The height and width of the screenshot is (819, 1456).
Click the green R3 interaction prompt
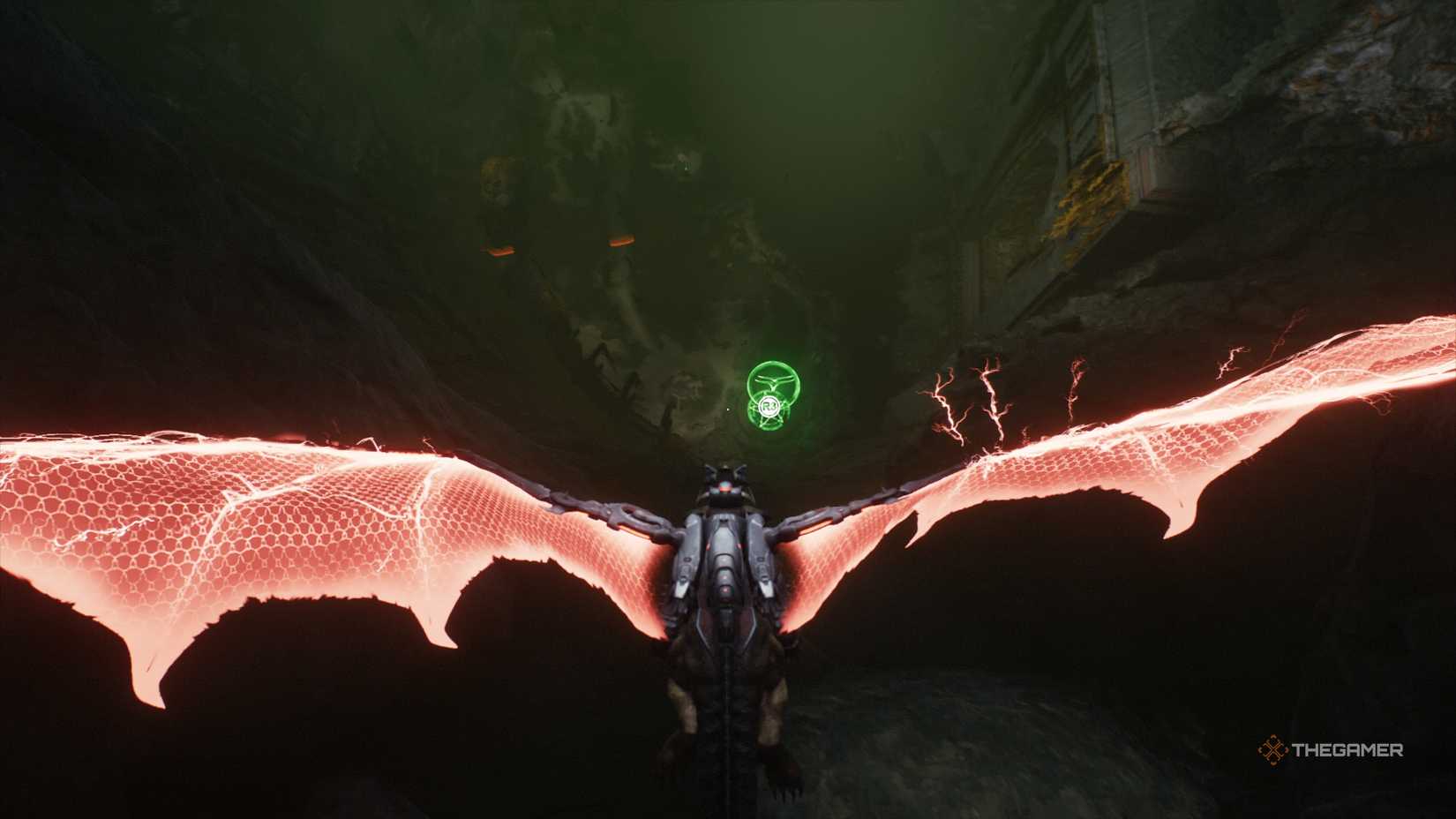[x=769, y=406]
